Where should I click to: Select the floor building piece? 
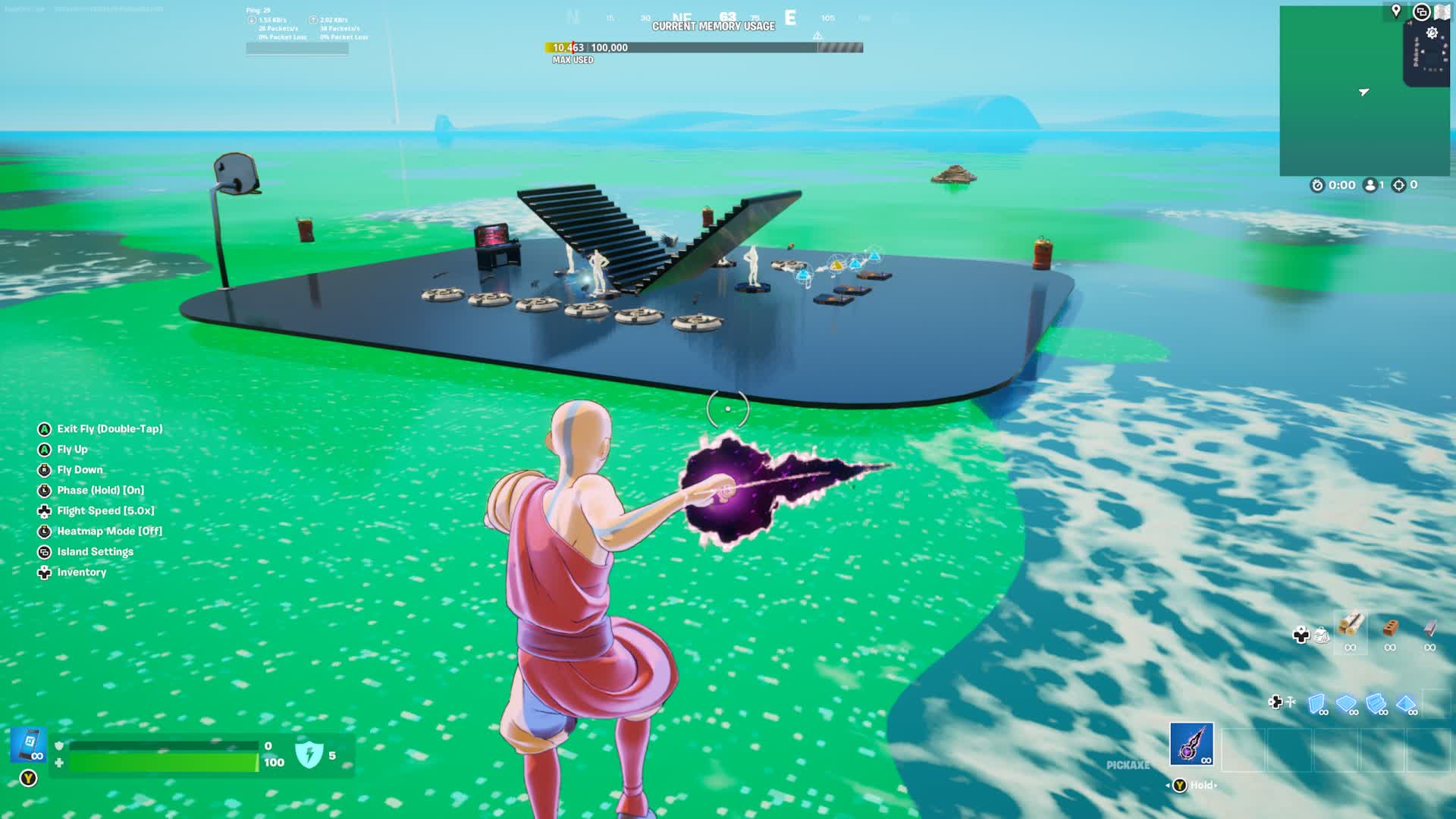coord(1347,704)
